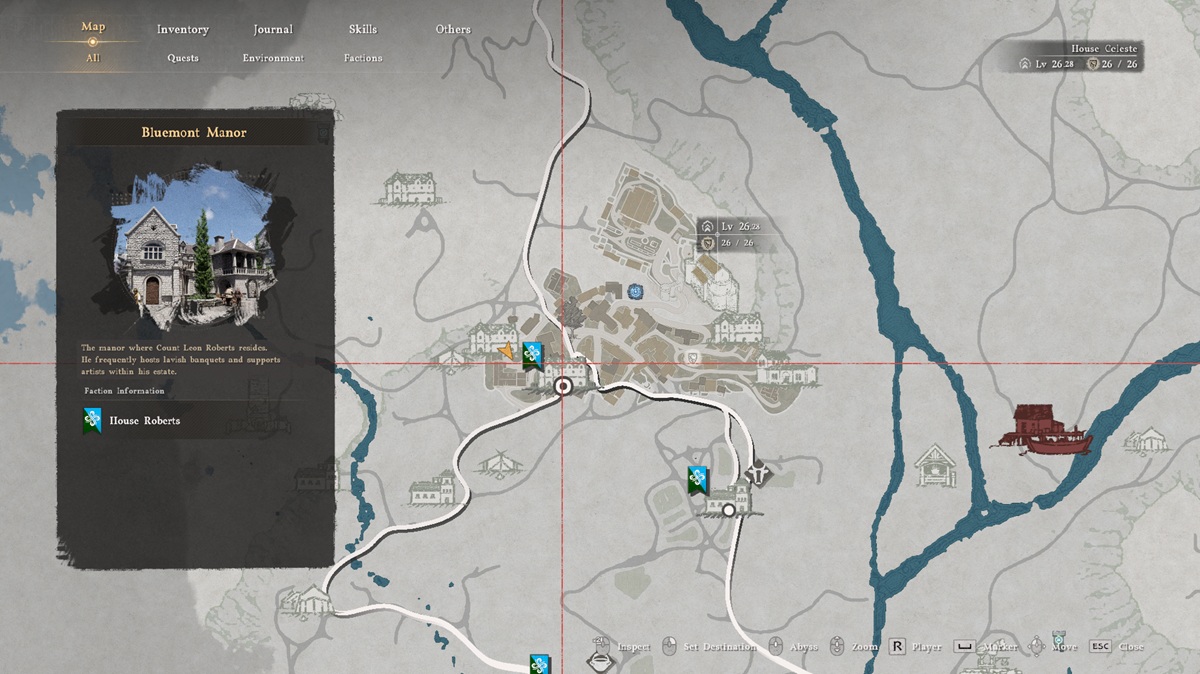The height and width of the screenshot is (674, 1200).
Task: Switch to the Inventory tab
Action: [x=182, y=29]
